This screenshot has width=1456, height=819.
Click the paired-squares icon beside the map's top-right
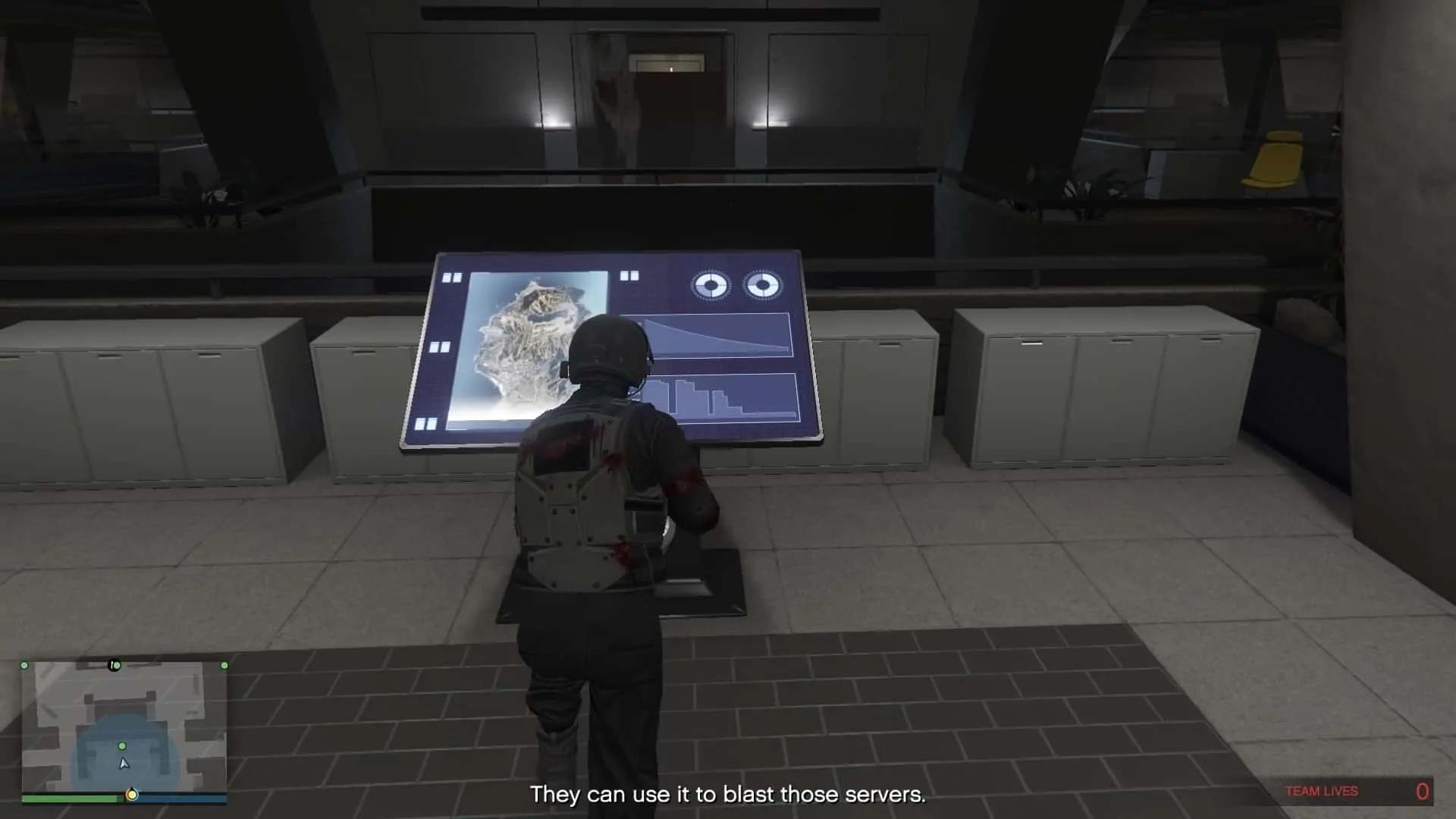click(x=629, y=276)
